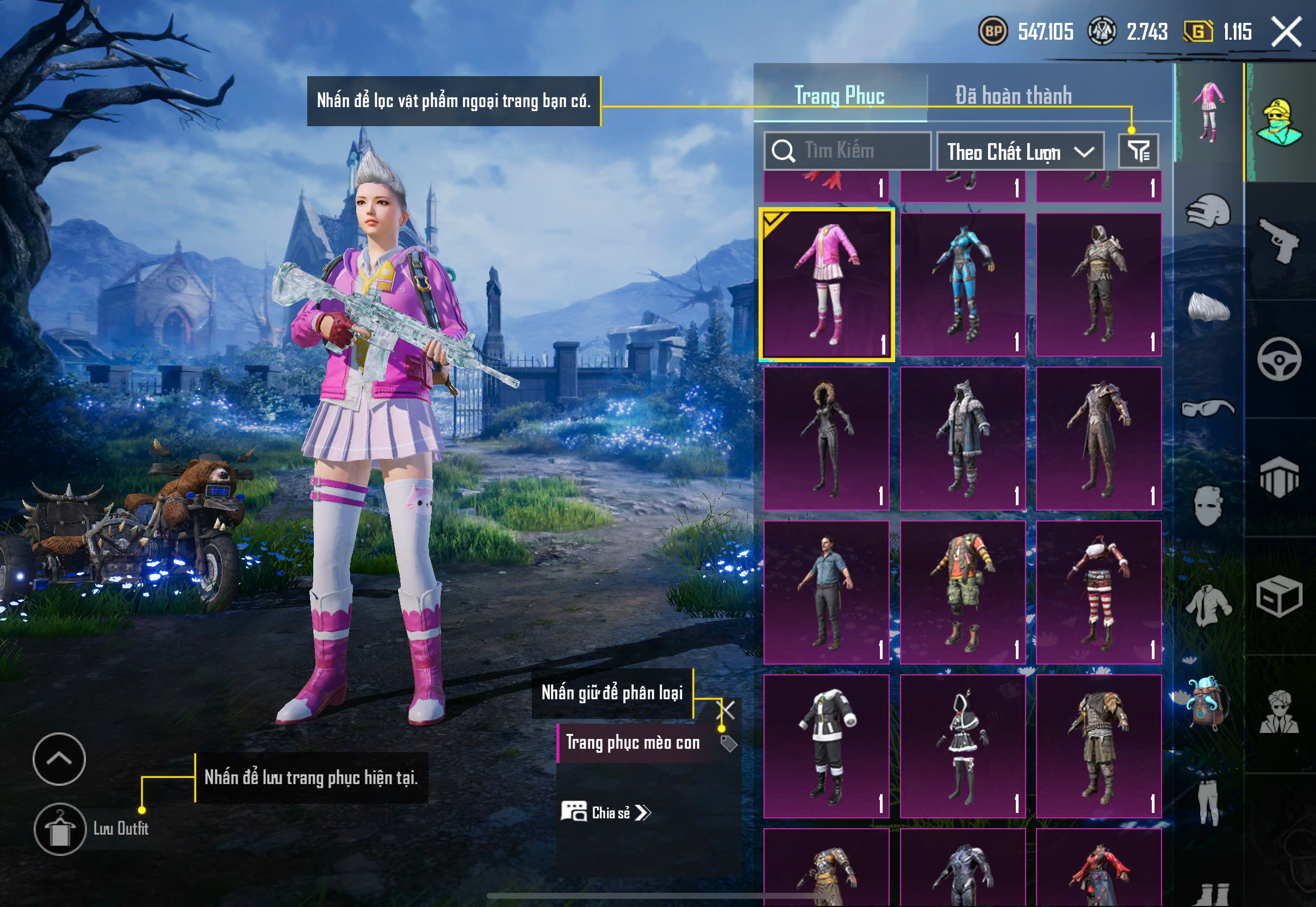Select the backpack category icon
Viewport: 1316px width, 907px height.
point(1208,703)
